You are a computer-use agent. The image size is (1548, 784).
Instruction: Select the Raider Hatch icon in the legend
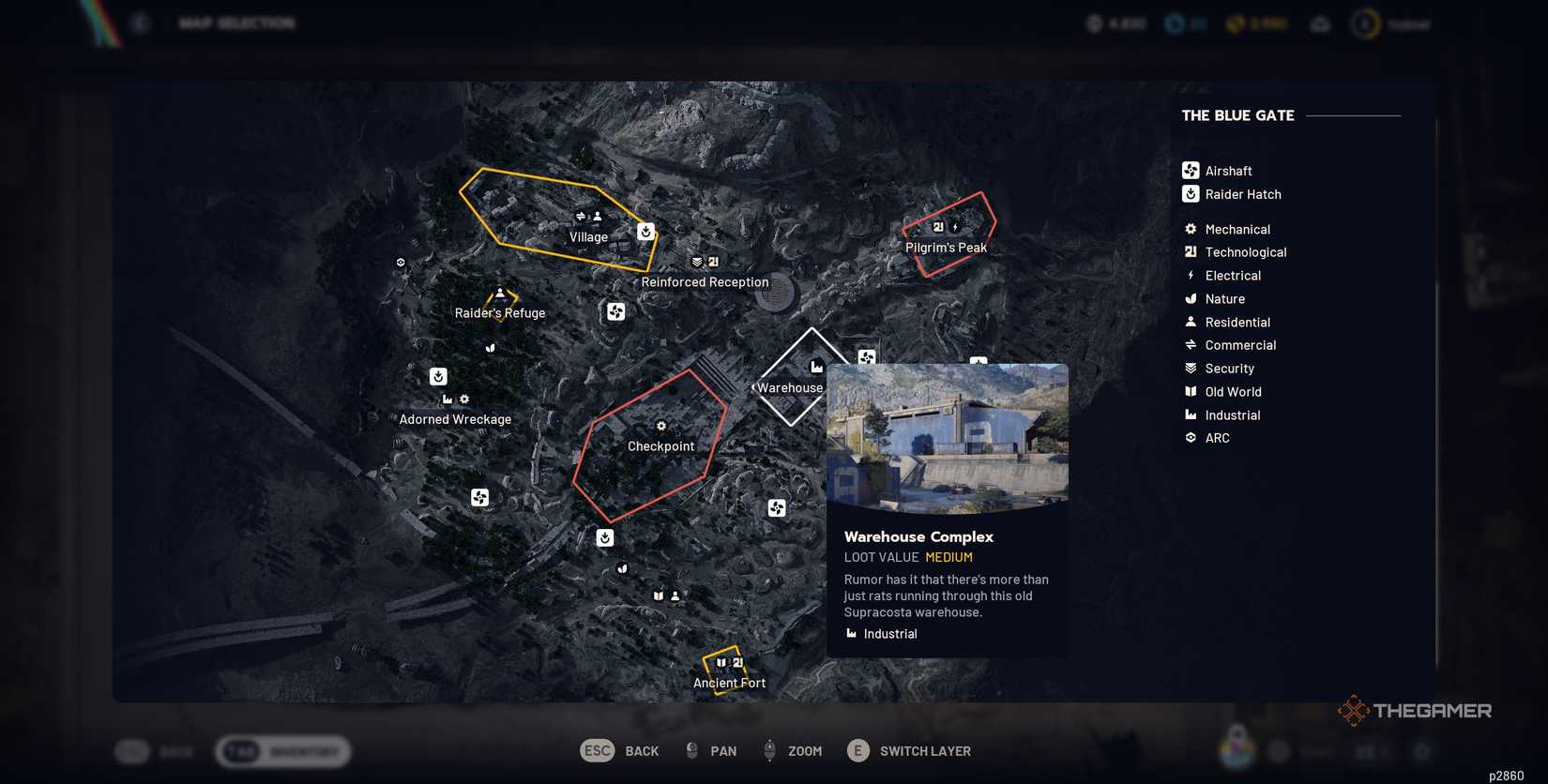1190,194
